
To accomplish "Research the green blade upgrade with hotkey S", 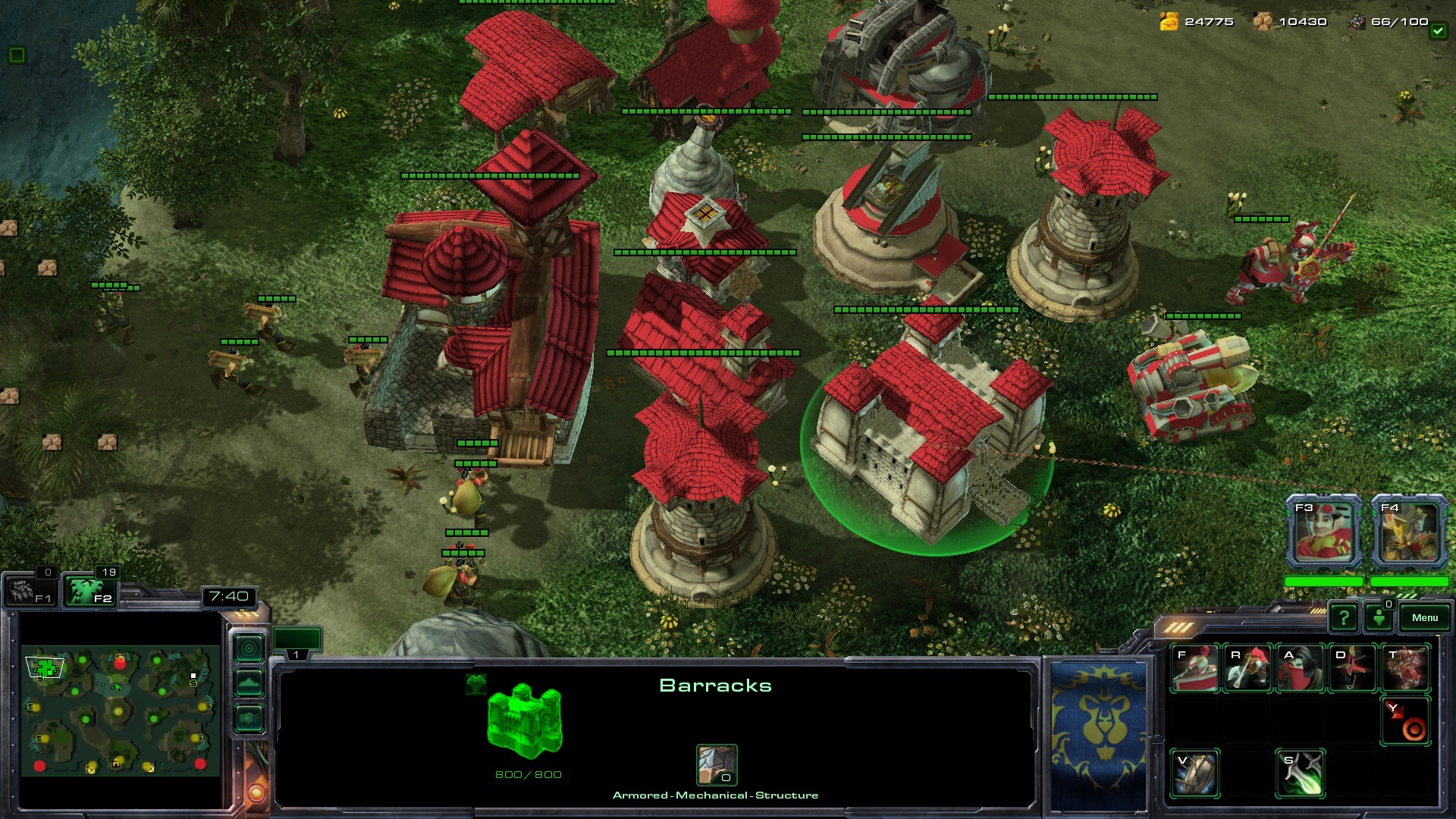I will click(x=1301, y=773).
